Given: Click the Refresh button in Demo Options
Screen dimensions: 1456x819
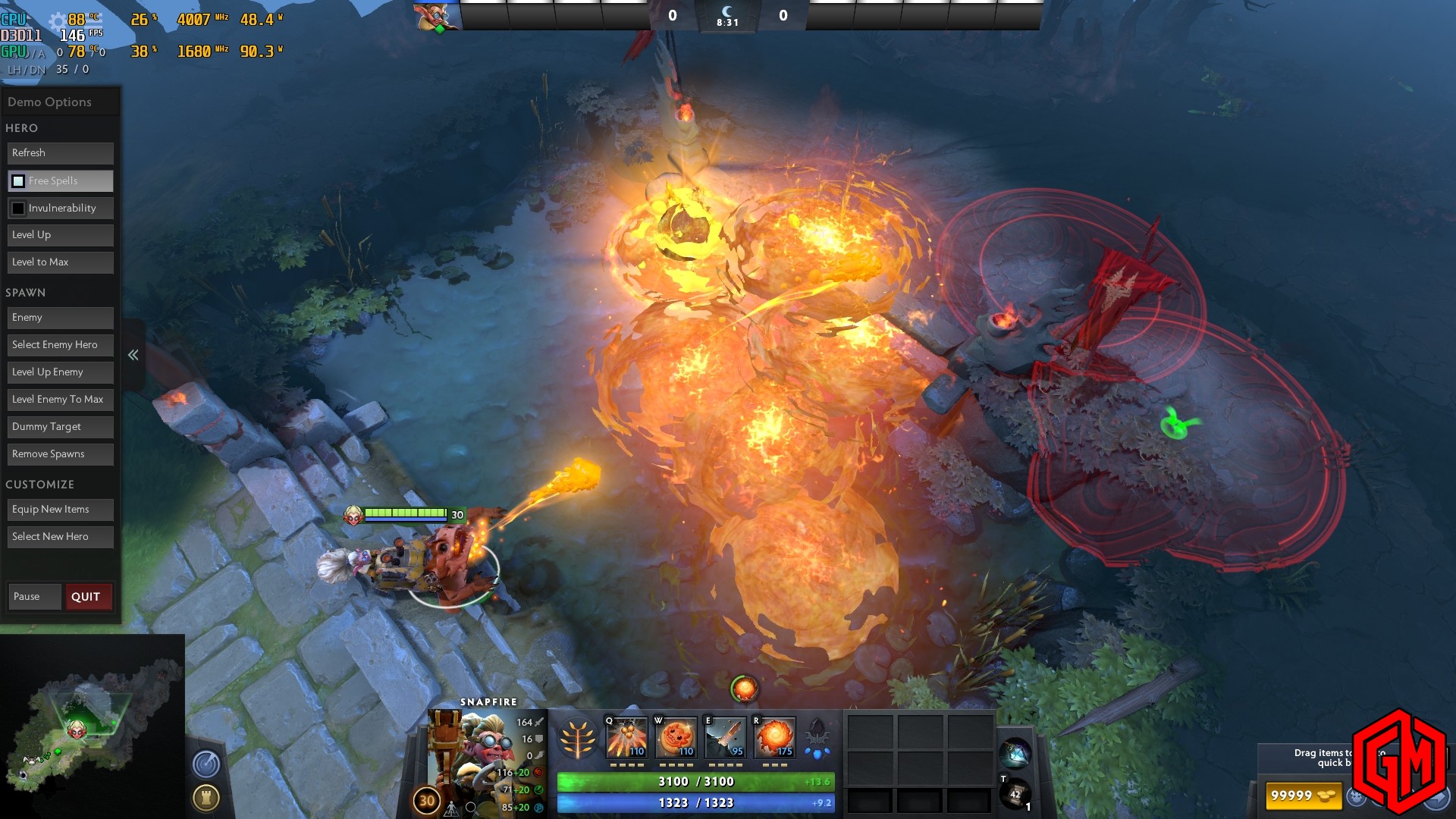Looking at the screenshot, I should point(61,153).
